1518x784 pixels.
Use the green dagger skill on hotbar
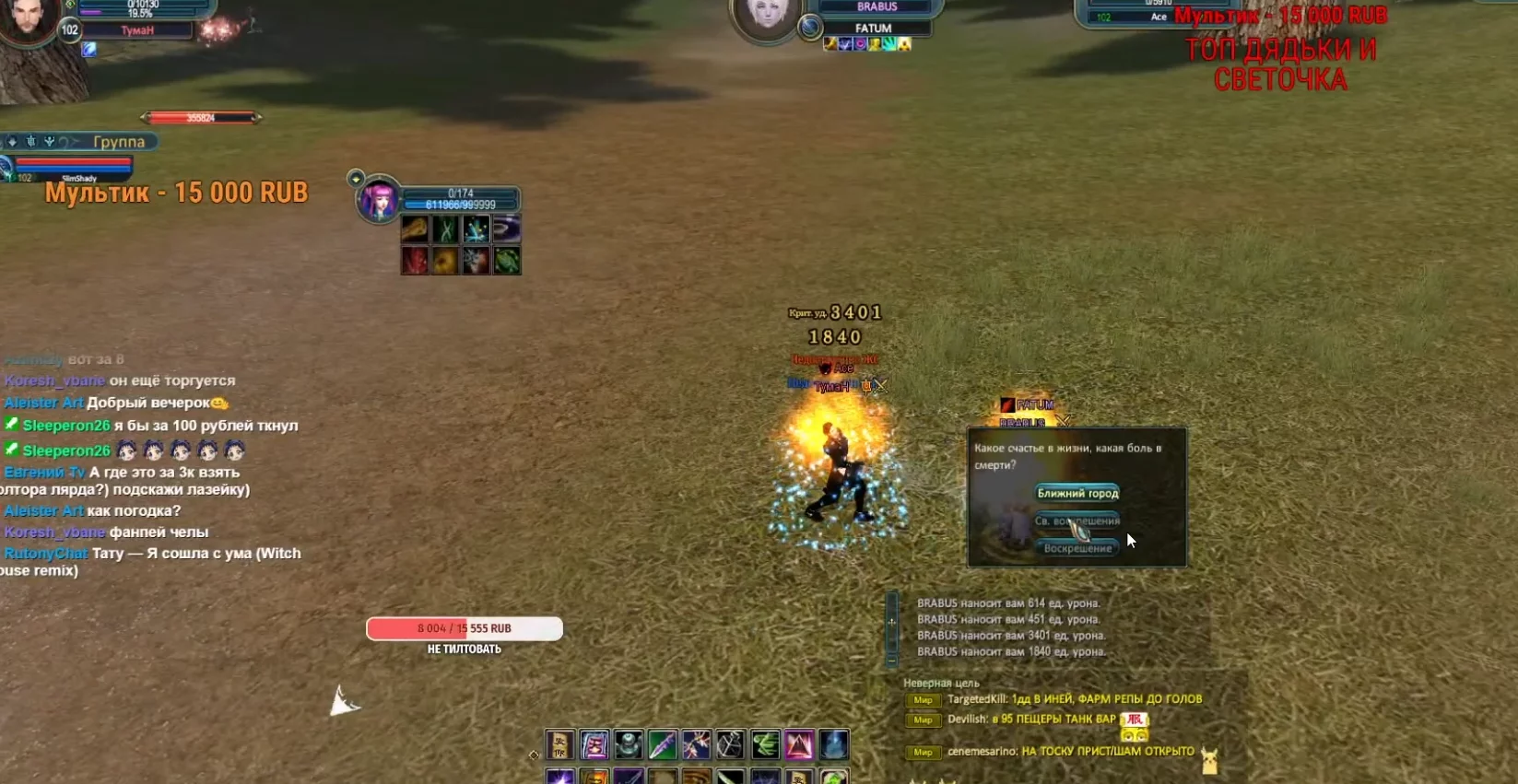[663, 744]
